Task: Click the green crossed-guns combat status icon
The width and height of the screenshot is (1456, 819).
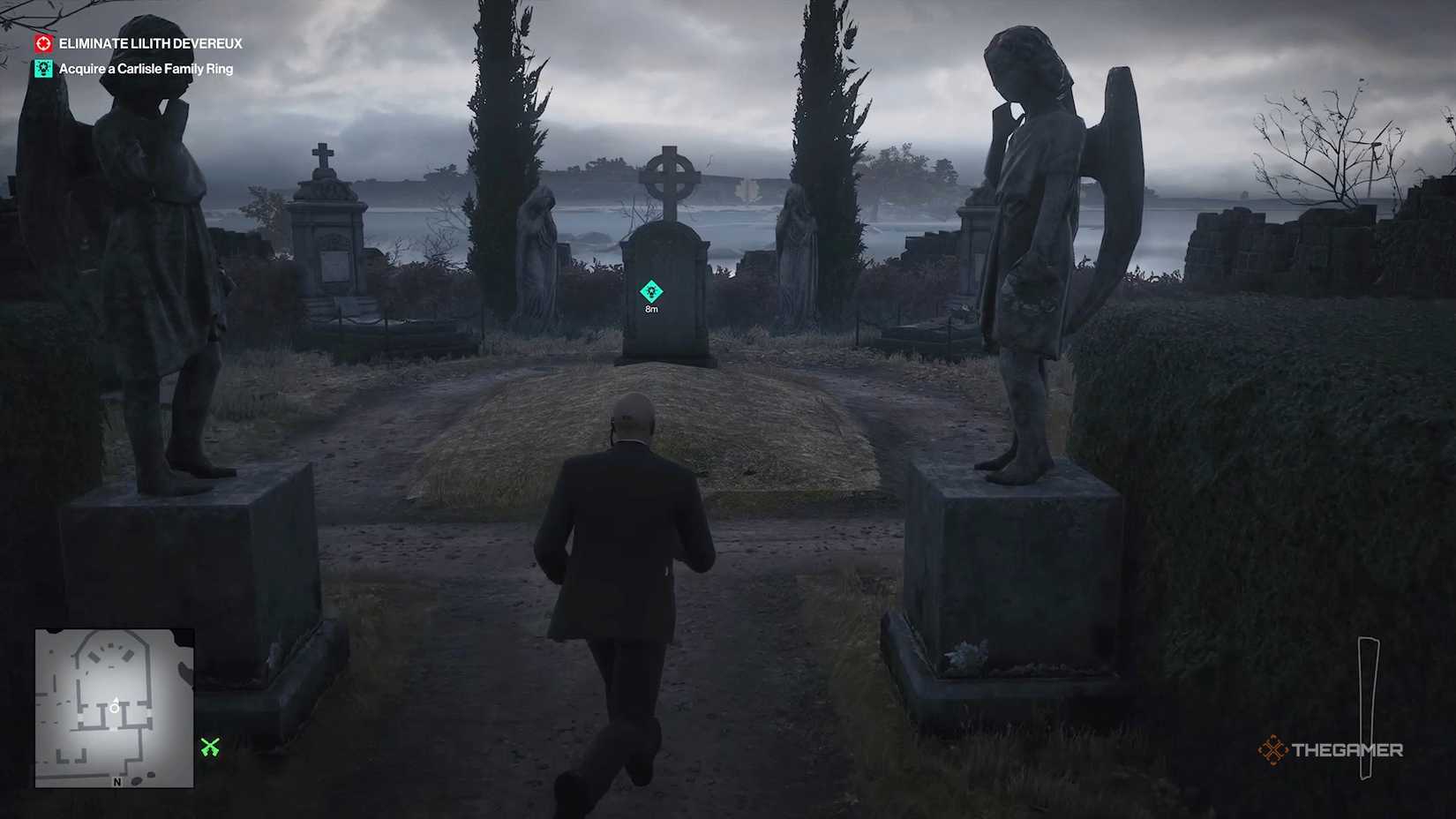Action: [x=210, y=747]
